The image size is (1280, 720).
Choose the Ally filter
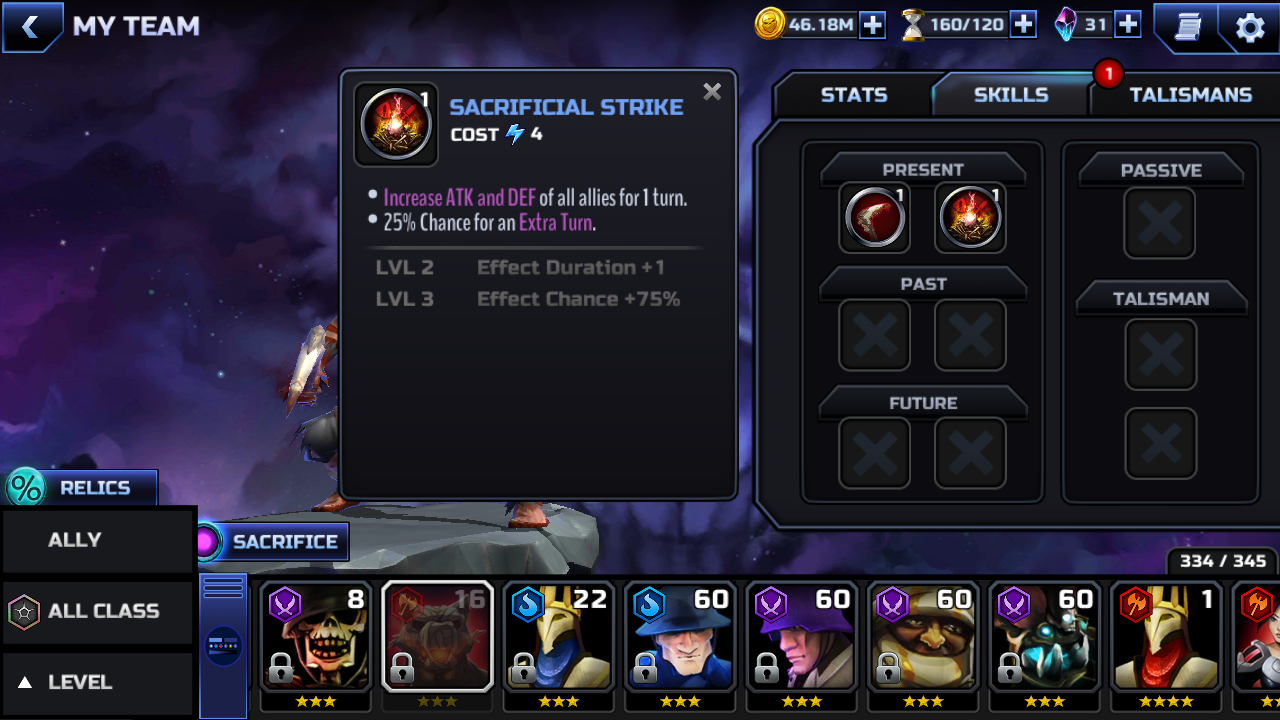(98, 540)
